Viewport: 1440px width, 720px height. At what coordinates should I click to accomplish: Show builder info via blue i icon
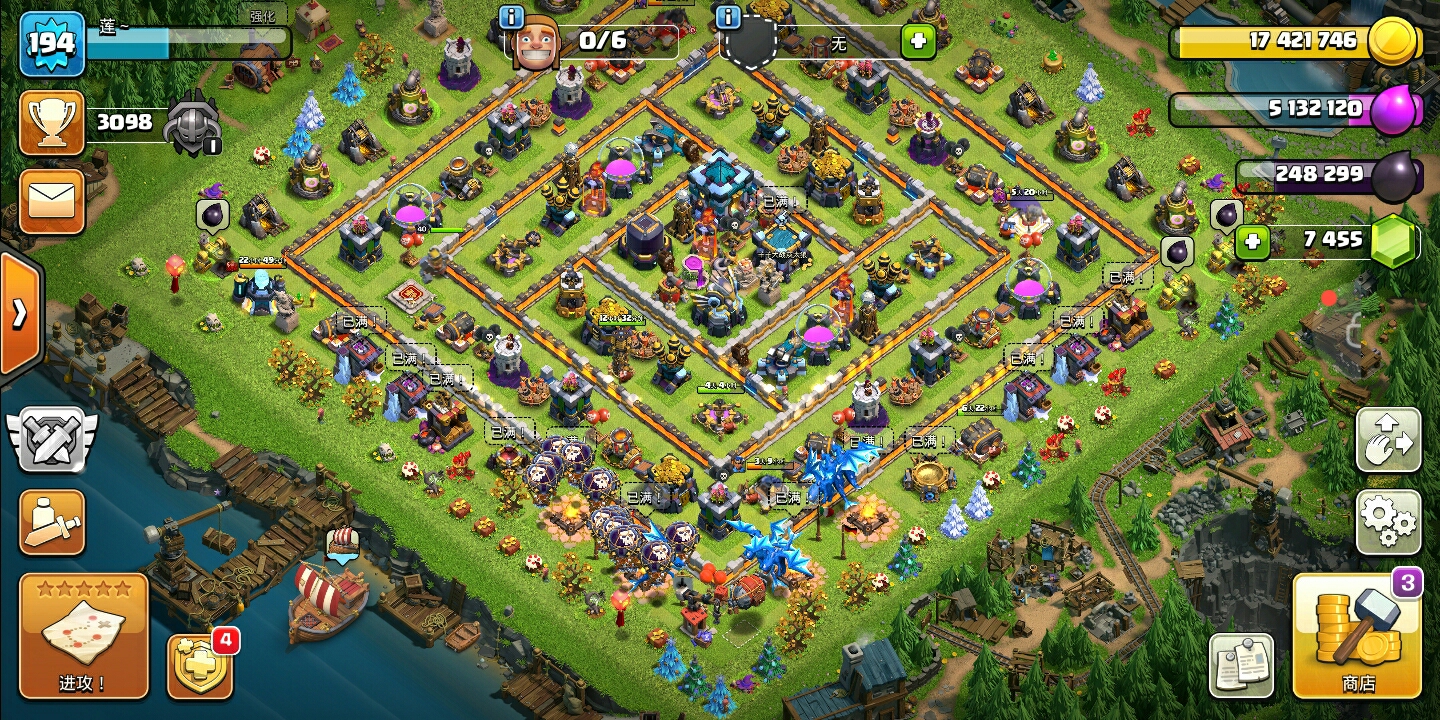[512, 18]
